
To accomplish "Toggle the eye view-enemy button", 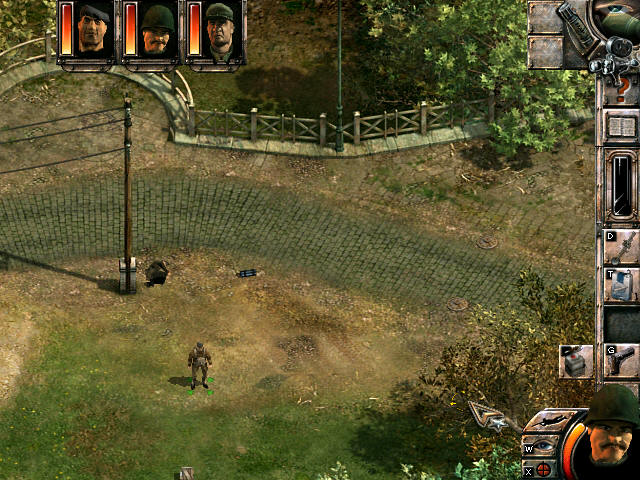I will coord(544,445).
